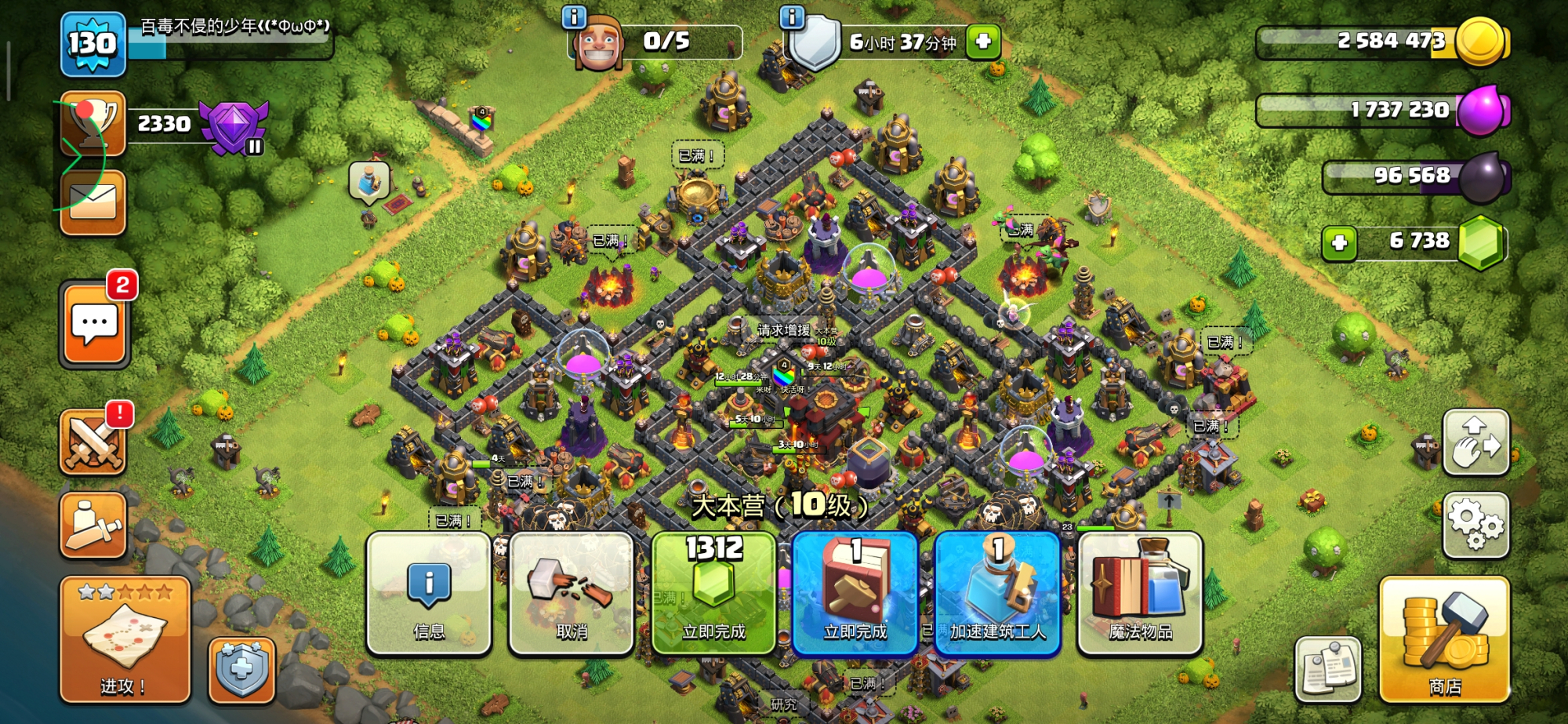Open the notes clipboard icon
The height and width of the screenshot is (724, 1568).
[1328, 668]
